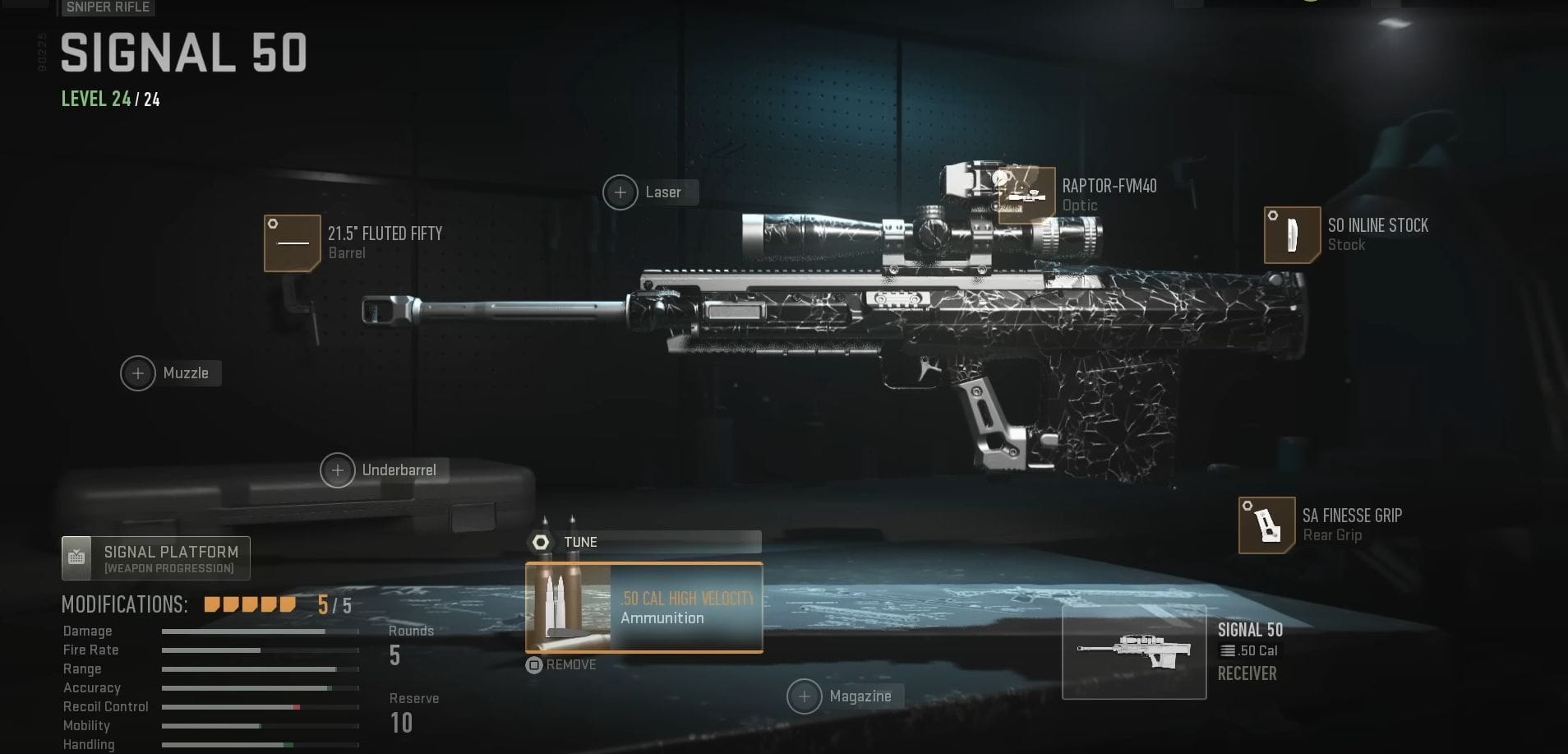Open the SA Finesse Grip rear grip
1568x754 pixels.
click(x=1270, y=525)
